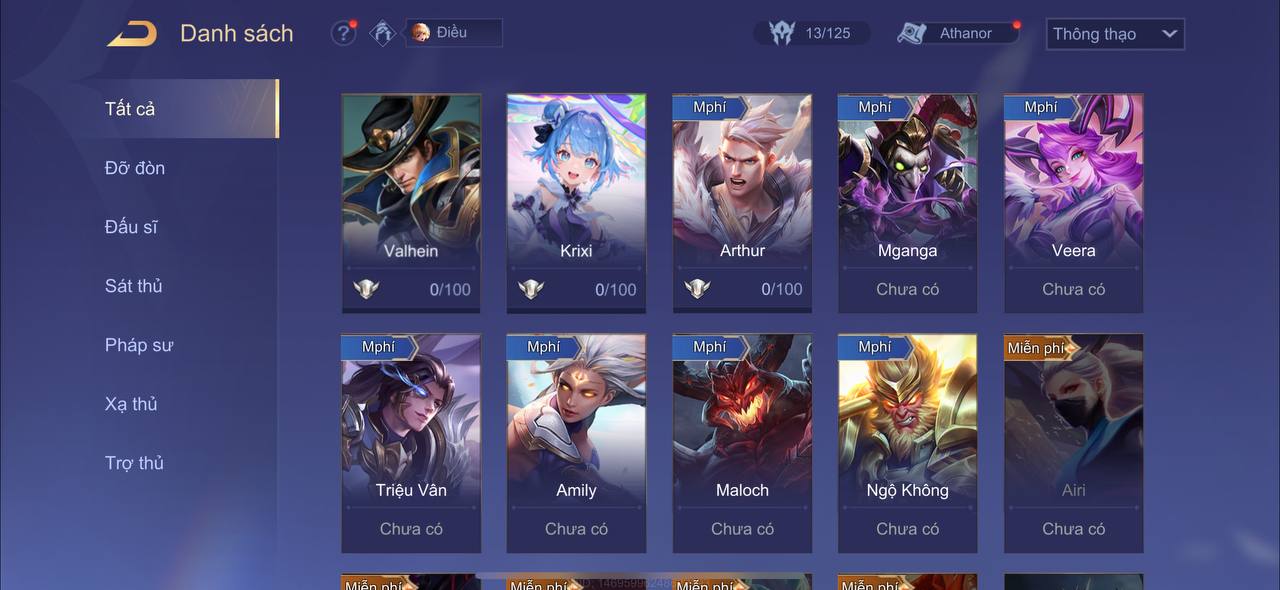
Task: Go back using the return arrow
Action: [x=132, y=34]
